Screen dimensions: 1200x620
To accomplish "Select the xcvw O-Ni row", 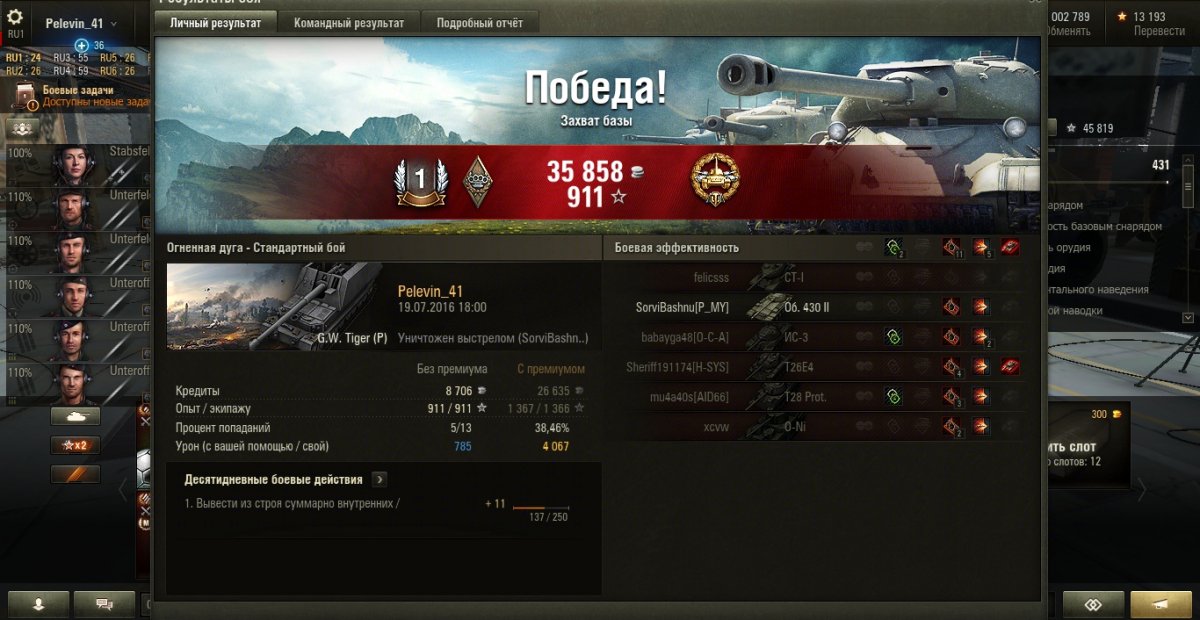I will coord(715,427).
